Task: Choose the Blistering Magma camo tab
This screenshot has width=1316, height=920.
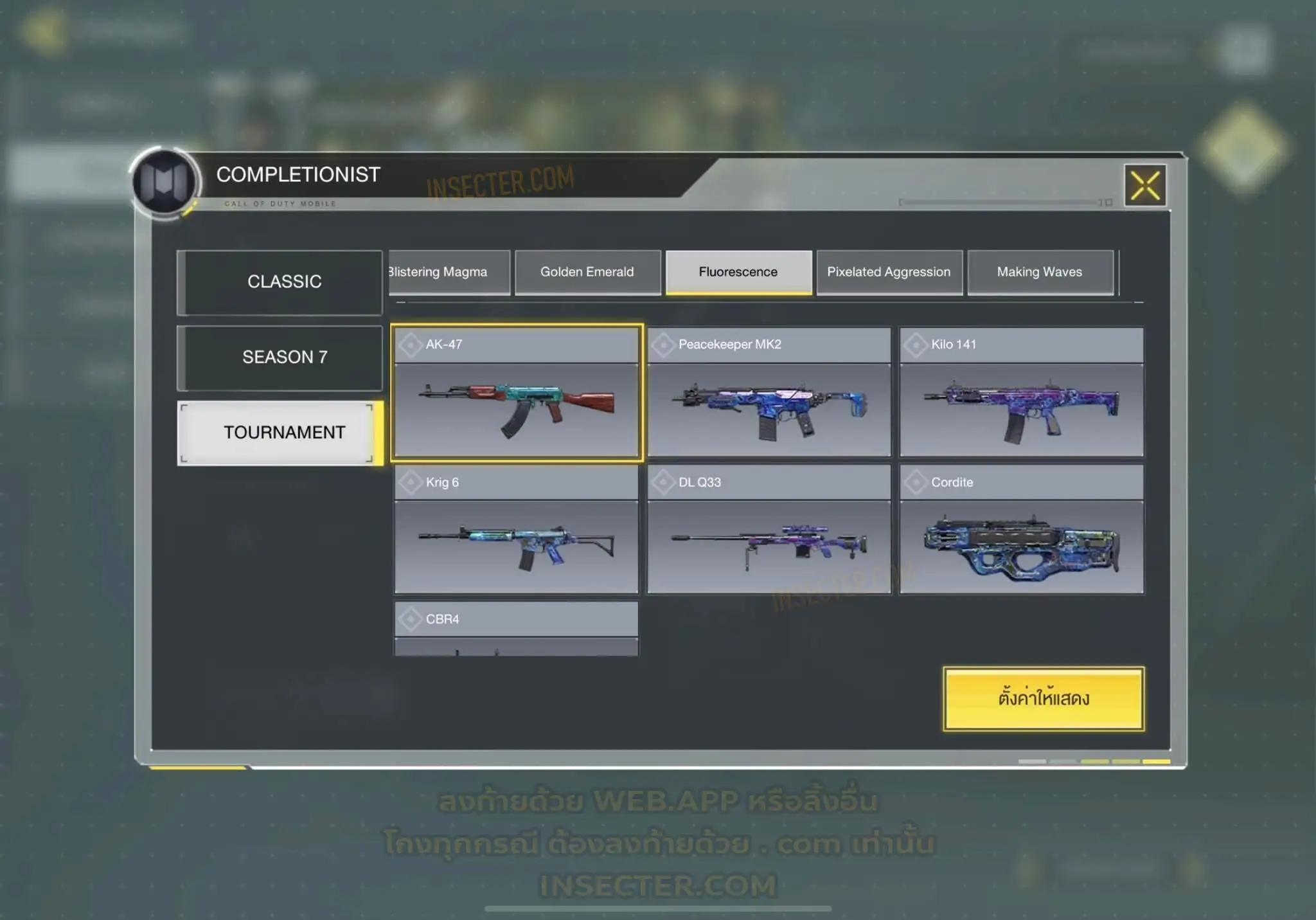Action: pos(450,272)
